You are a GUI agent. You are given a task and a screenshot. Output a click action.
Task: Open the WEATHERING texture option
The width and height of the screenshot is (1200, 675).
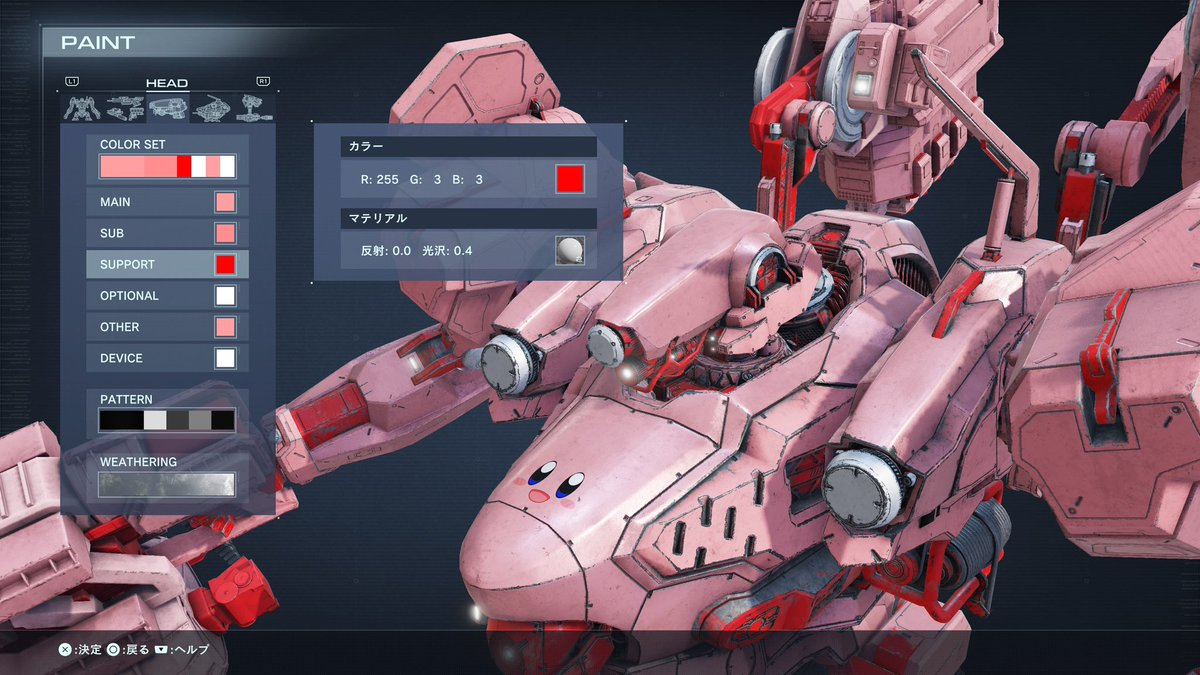(167, 484)
